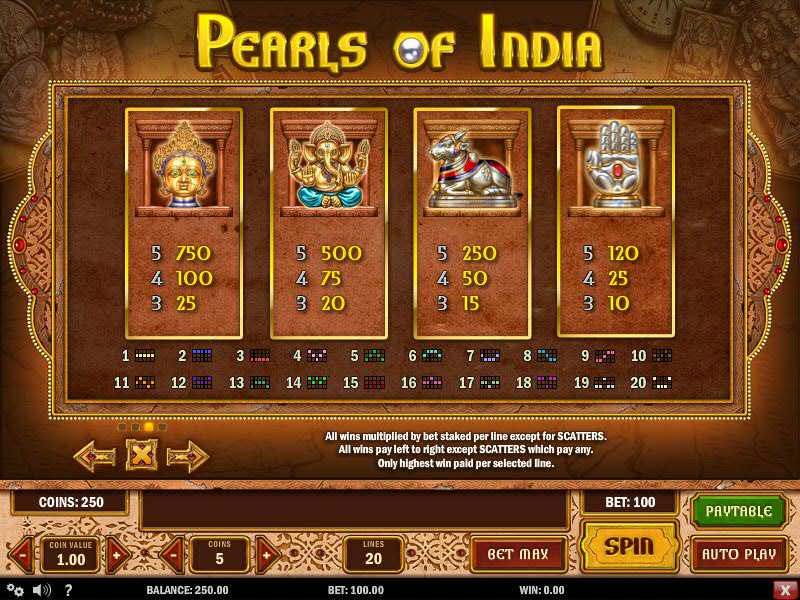Spin the reels

[x=629, y=546]
